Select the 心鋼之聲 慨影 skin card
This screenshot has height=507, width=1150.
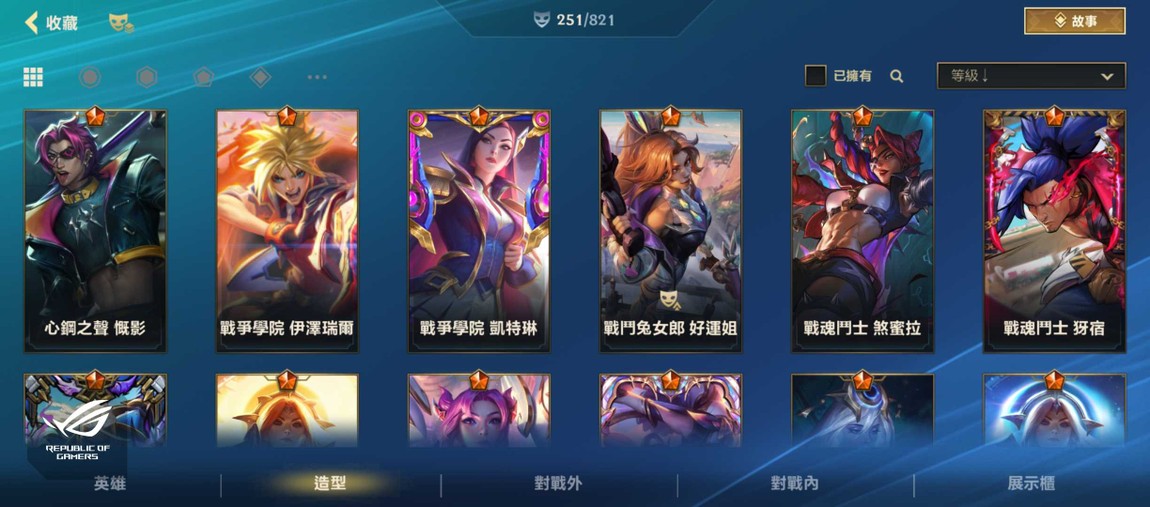tap(96, 230)
